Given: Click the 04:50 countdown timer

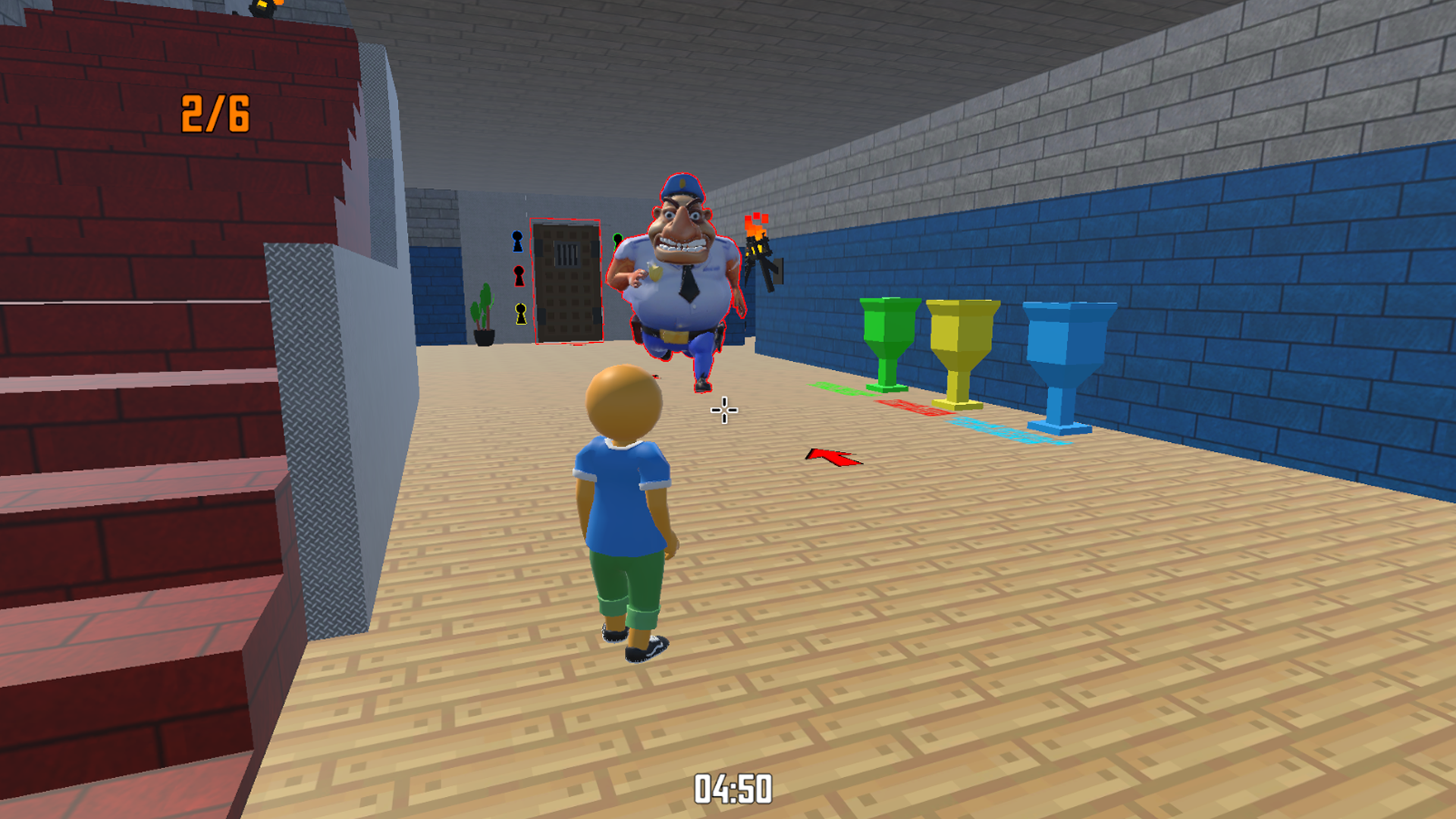Looking at the screenshot, I should tap(735, 786).
